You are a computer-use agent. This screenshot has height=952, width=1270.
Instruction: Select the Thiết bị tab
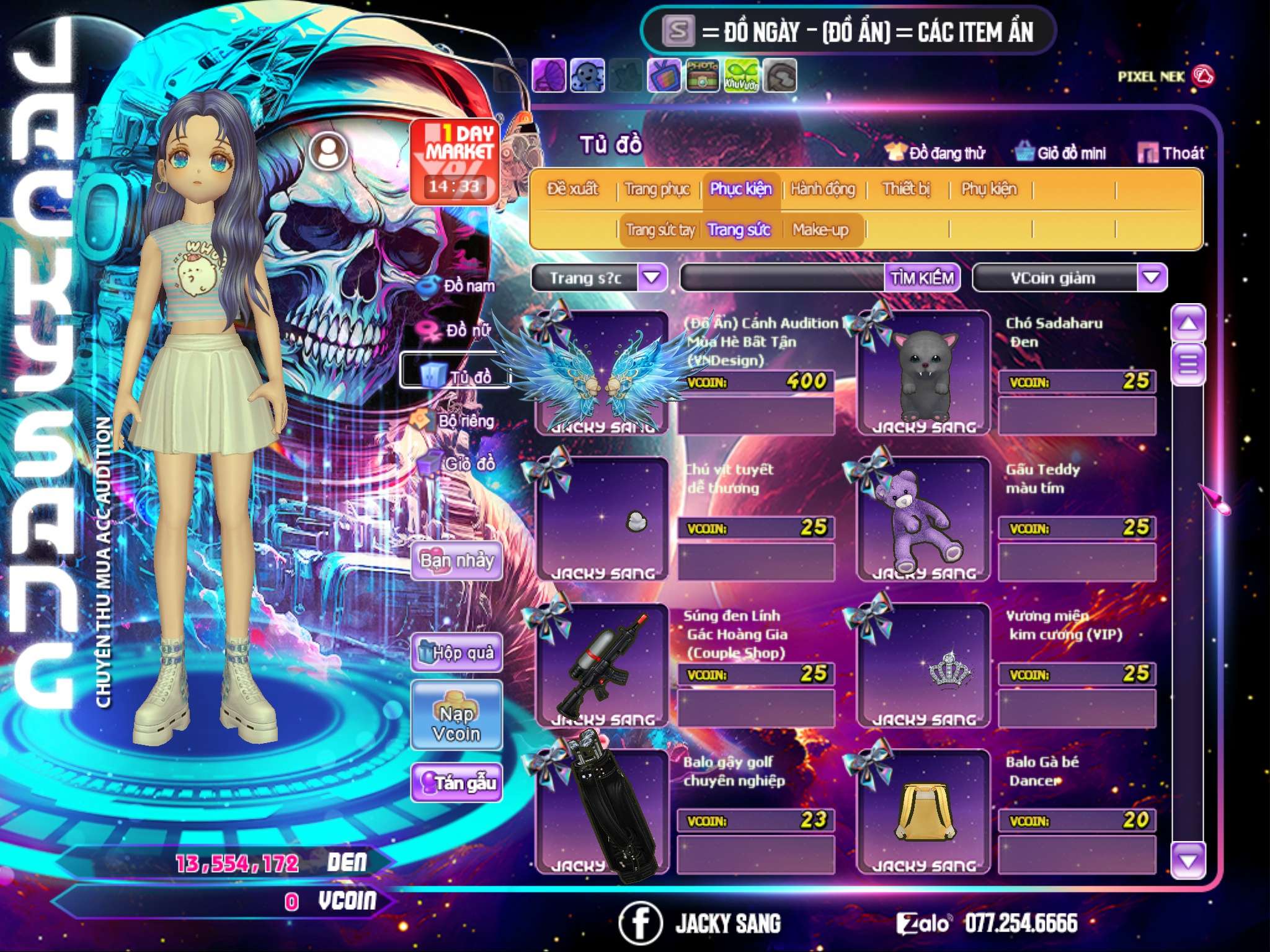(906, 189)
